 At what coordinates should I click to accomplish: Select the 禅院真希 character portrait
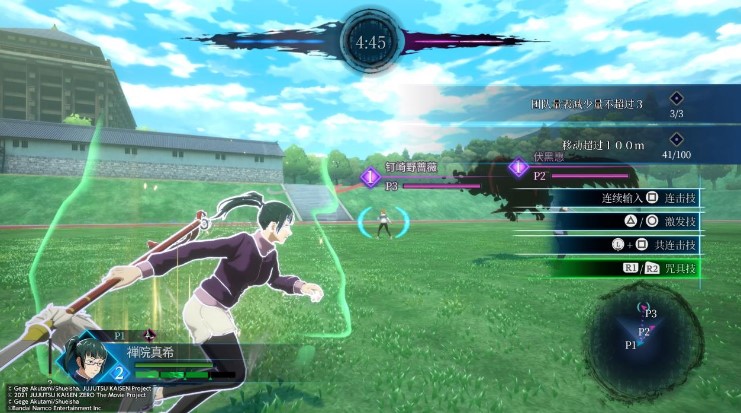(x=87, y=357)
